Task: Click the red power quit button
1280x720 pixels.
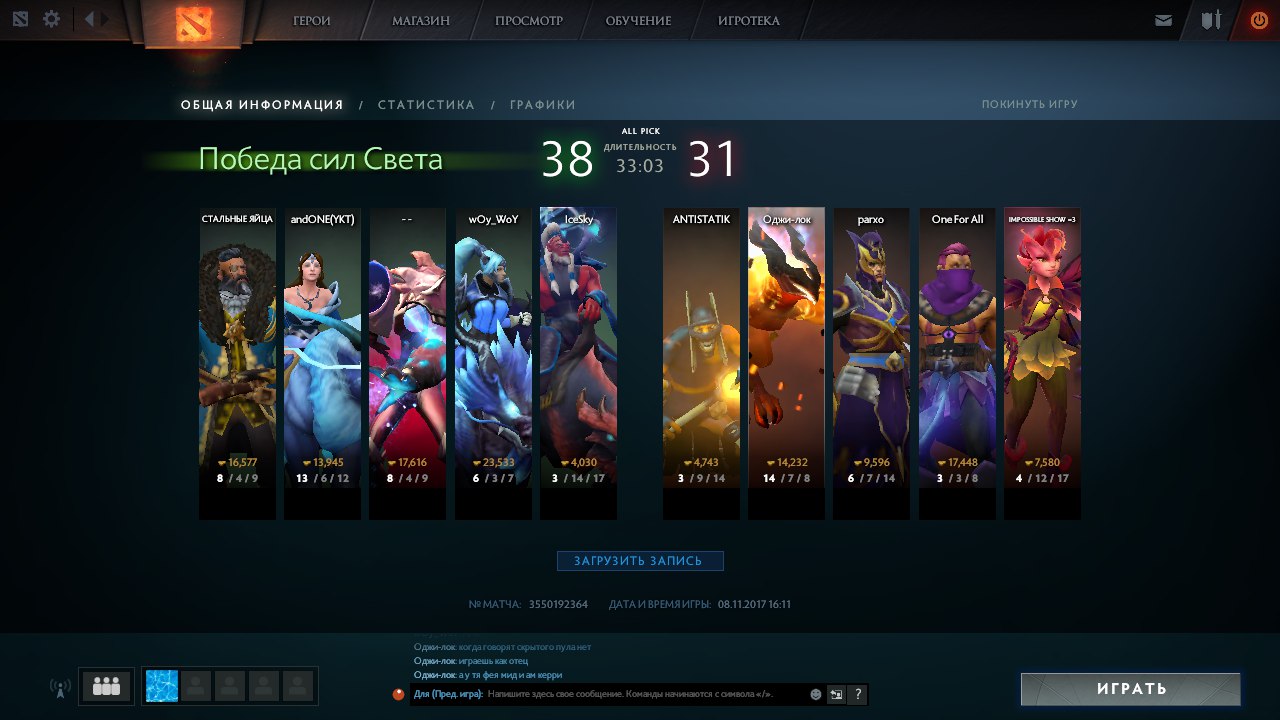Action: tap(1258, 20)
